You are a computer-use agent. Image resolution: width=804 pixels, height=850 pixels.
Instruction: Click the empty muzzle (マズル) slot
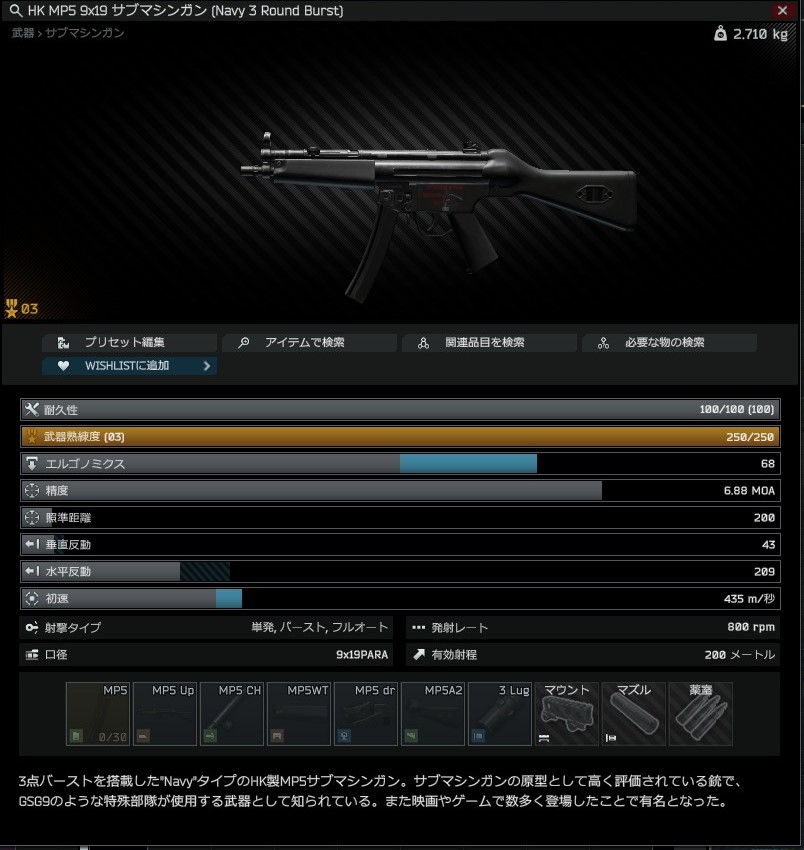point(634,714)
